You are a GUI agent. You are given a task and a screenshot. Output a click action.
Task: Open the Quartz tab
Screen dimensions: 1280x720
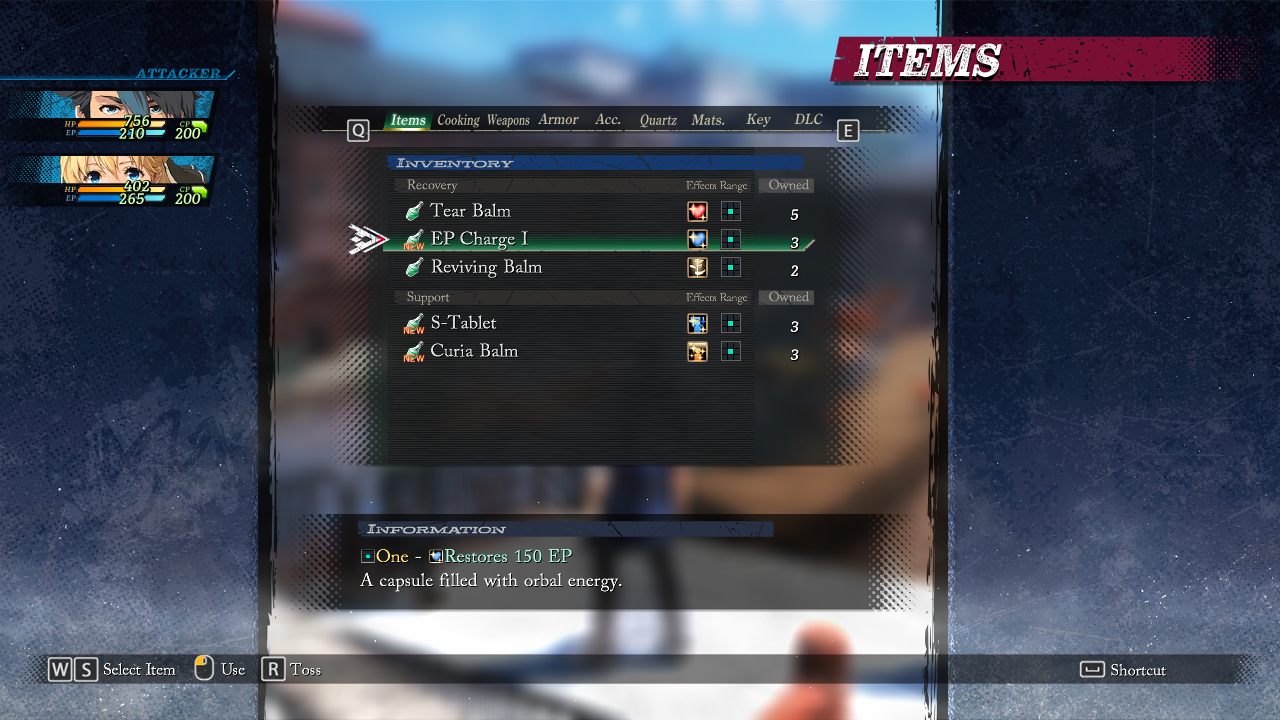(x=658, y=120)
